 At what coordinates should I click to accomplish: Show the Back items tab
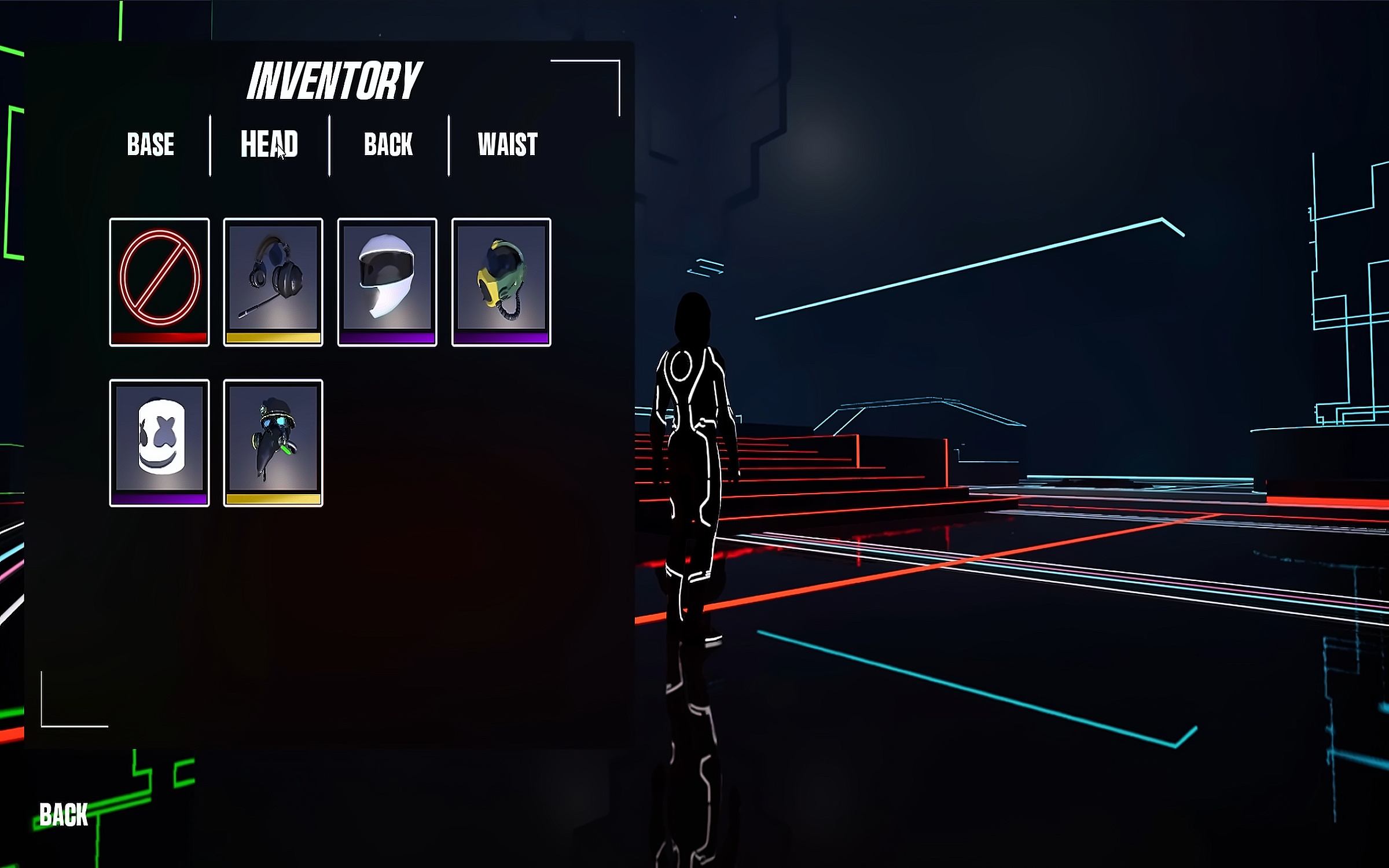388,145
